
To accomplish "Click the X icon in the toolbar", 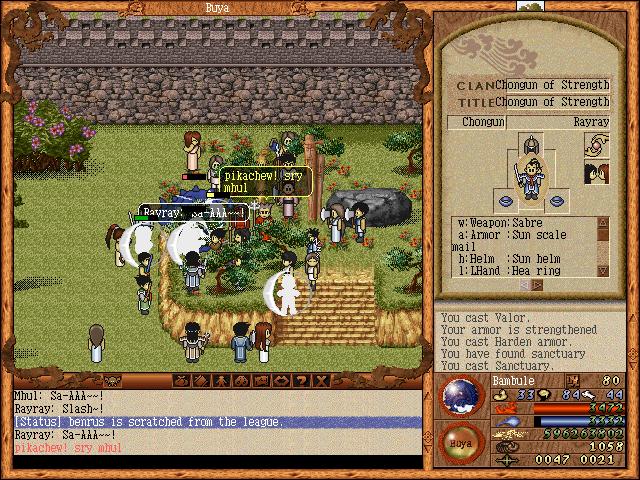I will click(320, 381).
